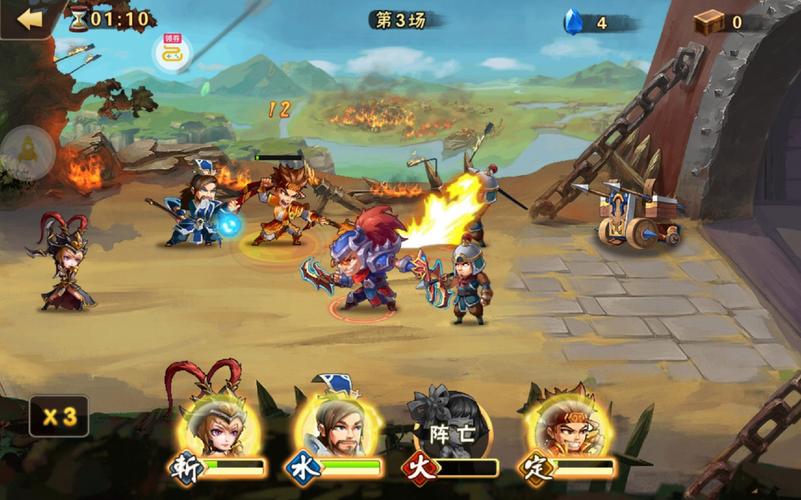Tap the blue gem drop counter icon

tap(573, 22)
